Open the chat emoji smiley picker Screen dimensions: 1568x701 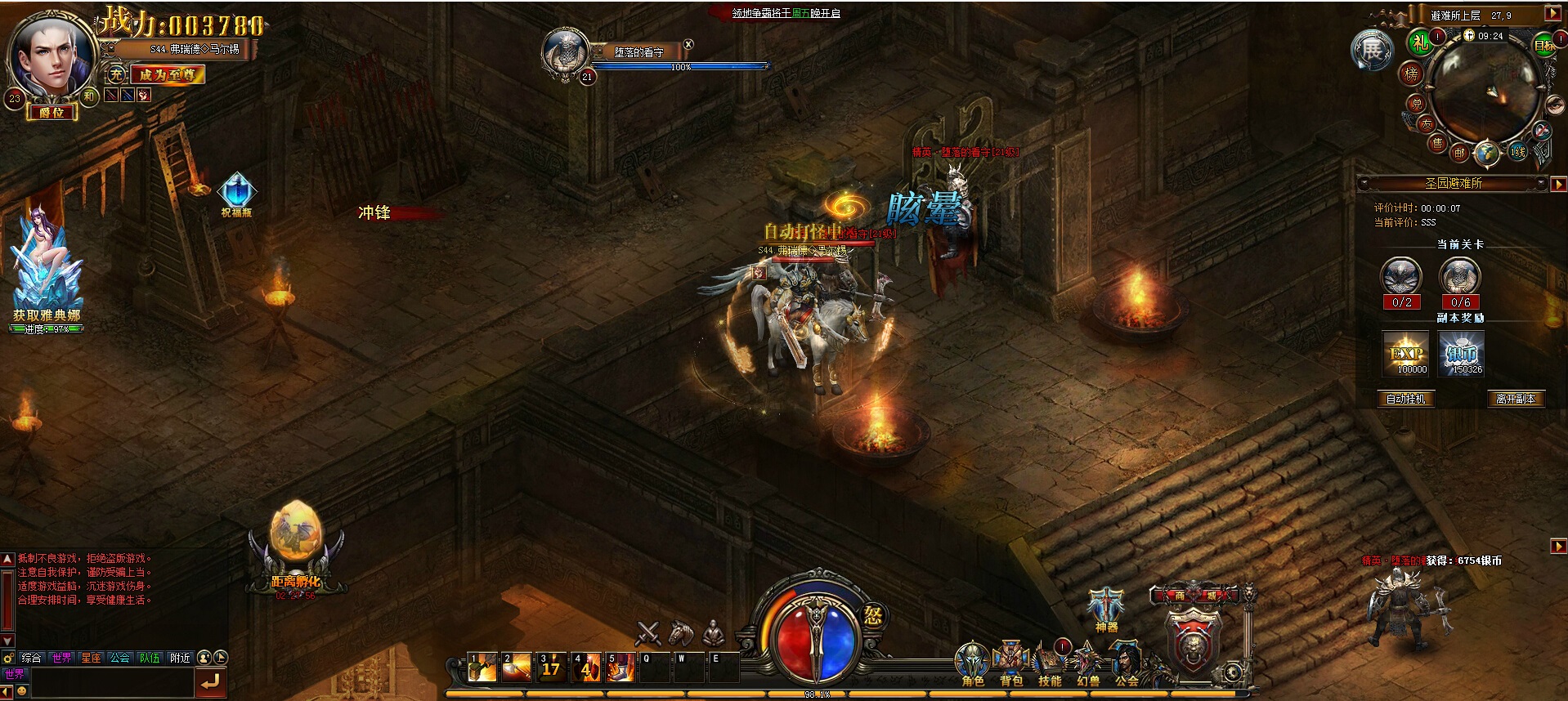point(21,690)
